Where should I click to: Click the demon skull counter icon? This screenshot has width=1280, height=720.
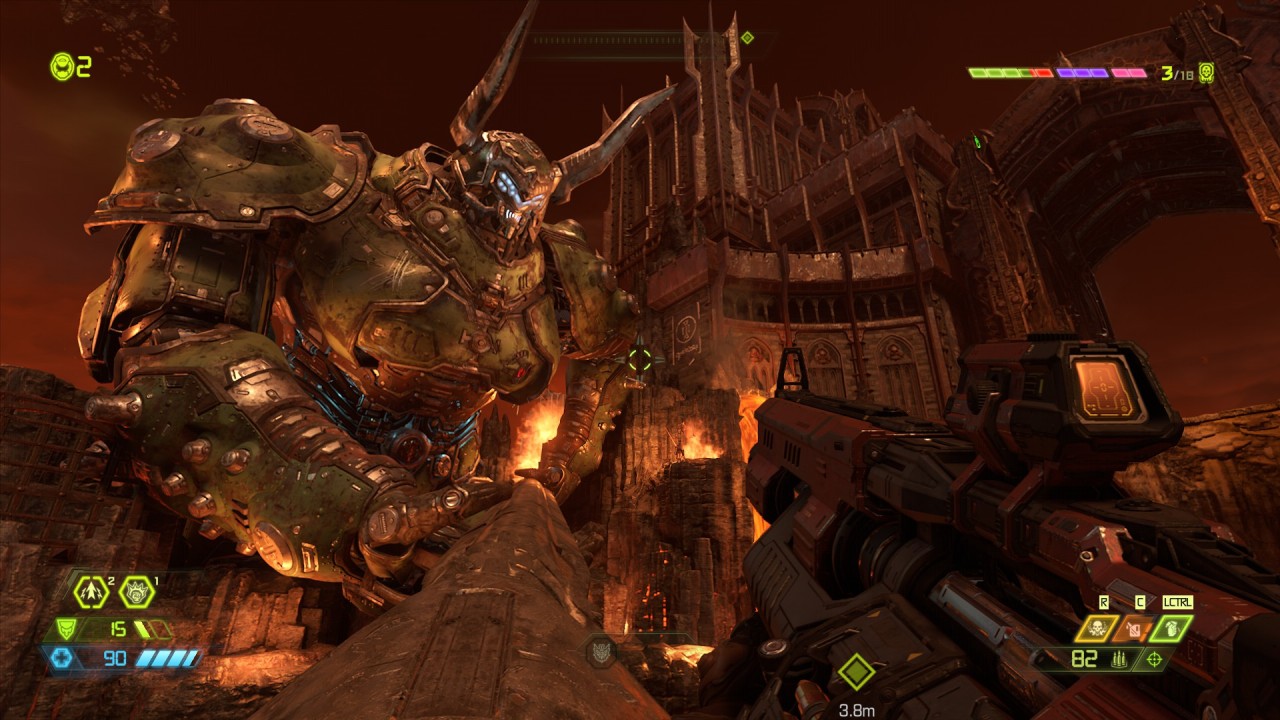tap(1206, 73)
